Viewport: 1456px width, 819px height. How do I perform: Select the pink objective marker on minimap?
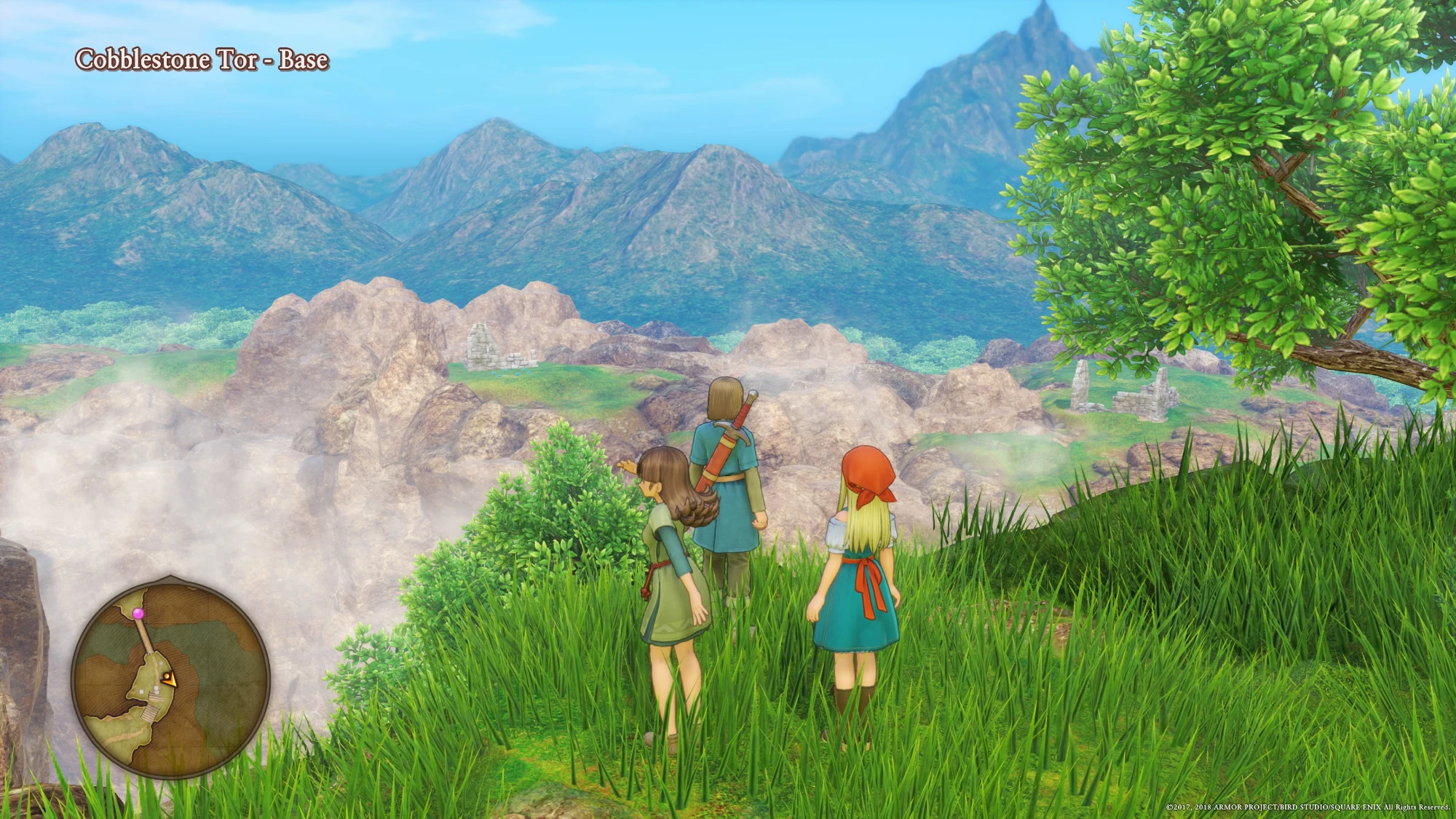click(139, 614)
